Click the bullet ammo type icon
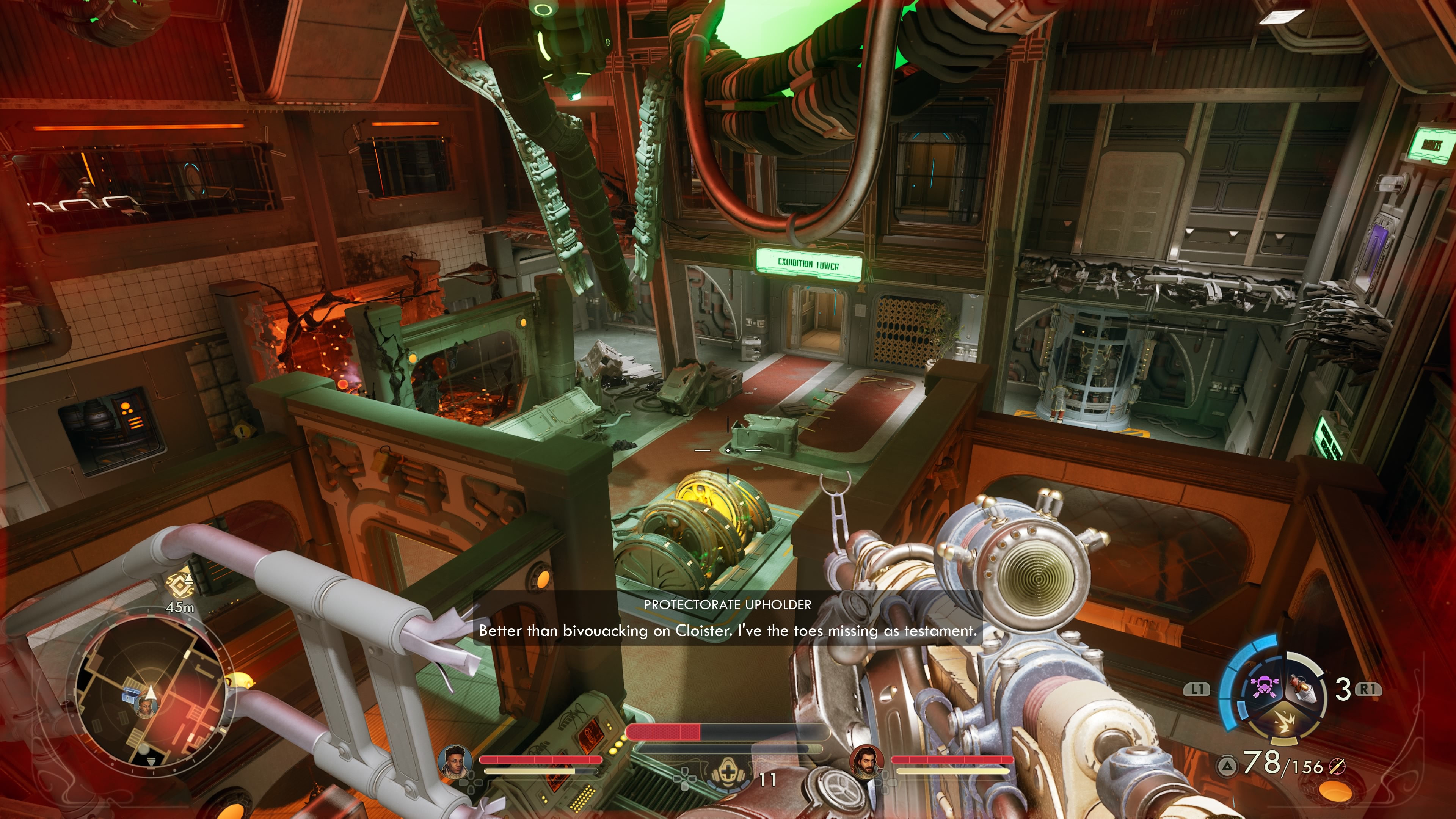 click(1337, 767)
